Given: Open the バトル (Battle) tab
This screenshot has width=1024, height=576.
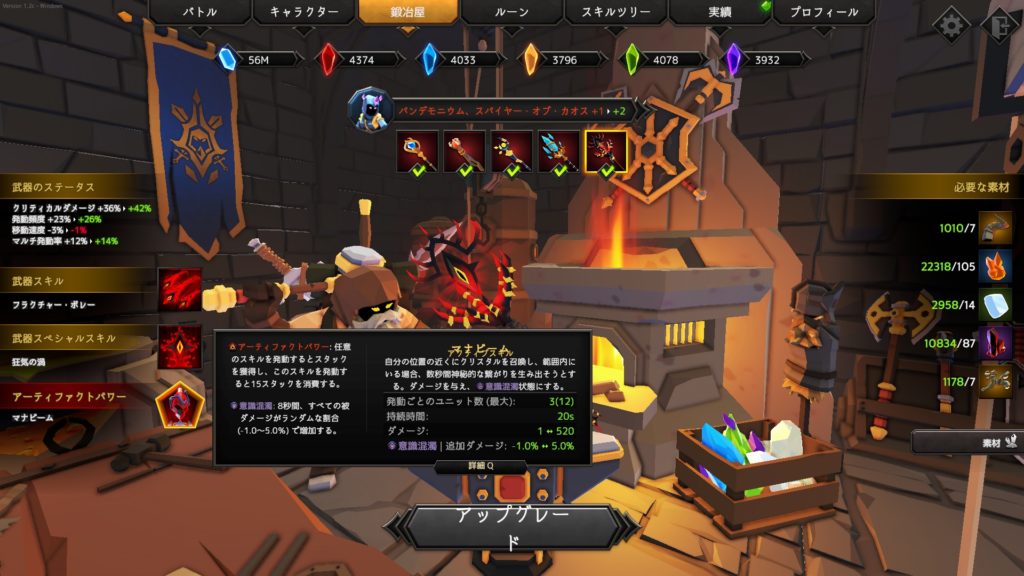Looking at the screenshot, I should pos(199,12).
